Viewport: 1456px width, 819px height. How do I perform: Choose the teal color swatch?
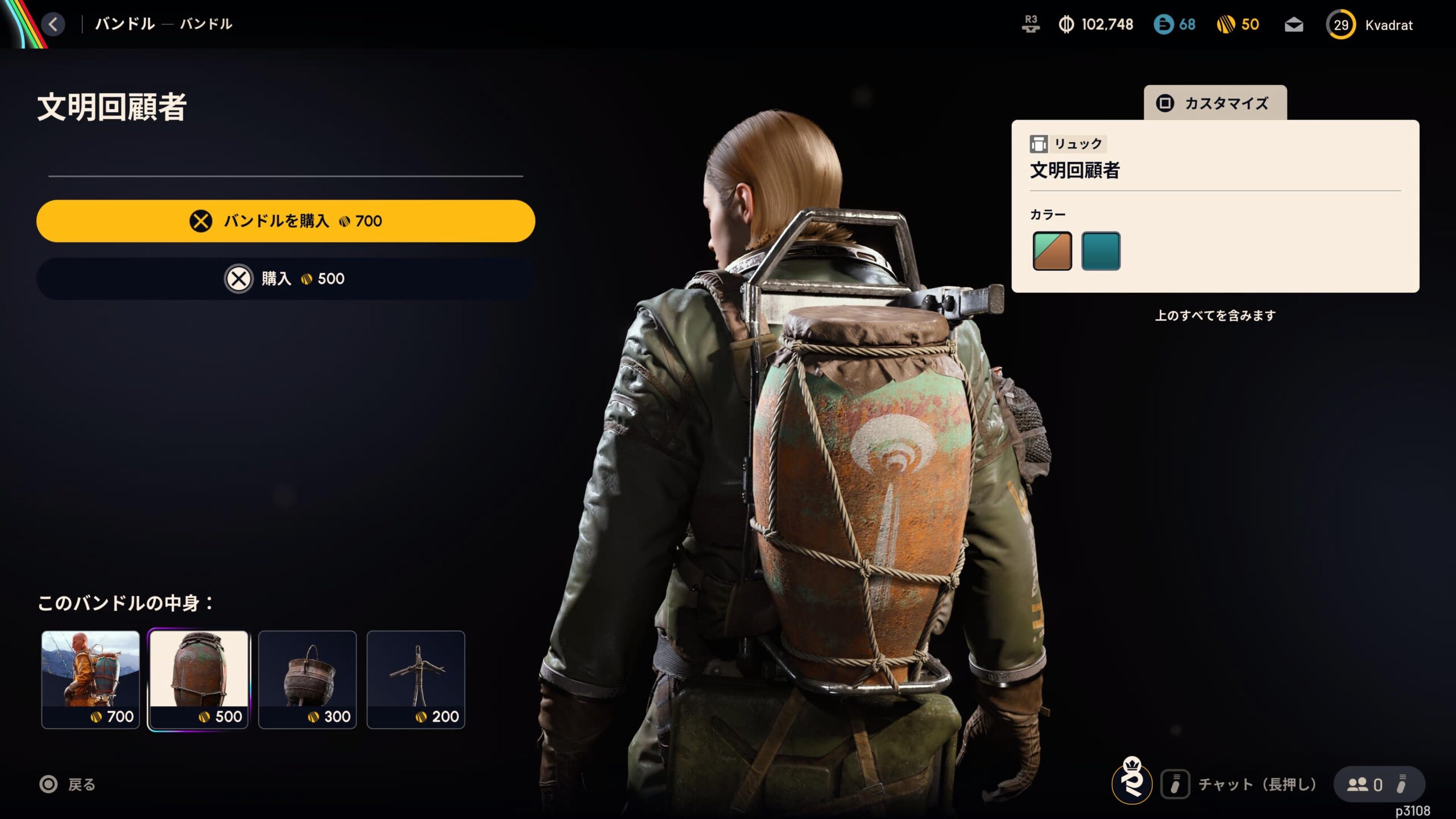1101,251
